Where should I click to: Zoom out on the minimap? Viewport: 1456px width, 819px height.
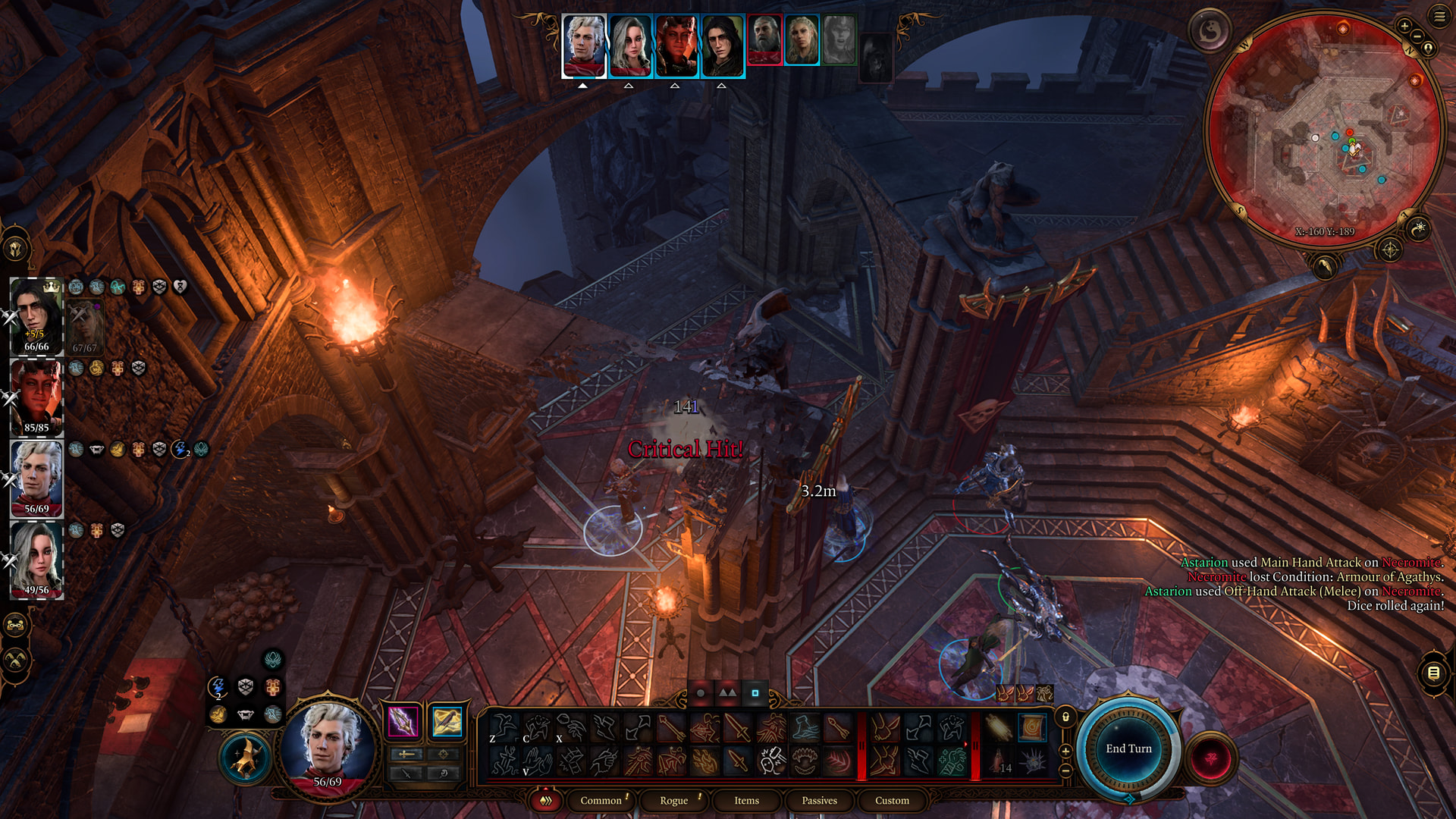pos(1417,36)
